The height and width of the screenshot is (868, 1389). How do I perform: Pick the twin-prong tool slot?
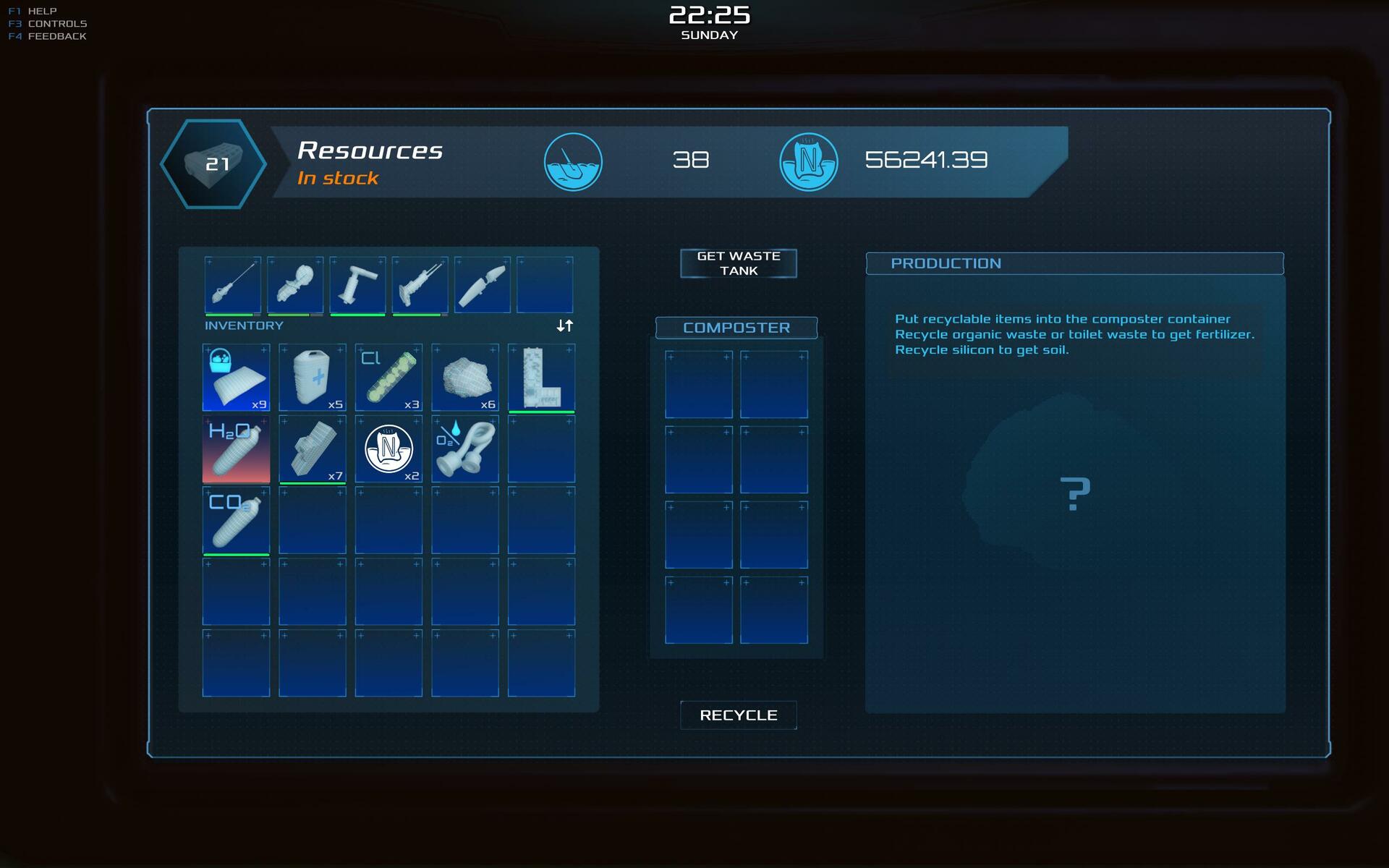(420, 285)
